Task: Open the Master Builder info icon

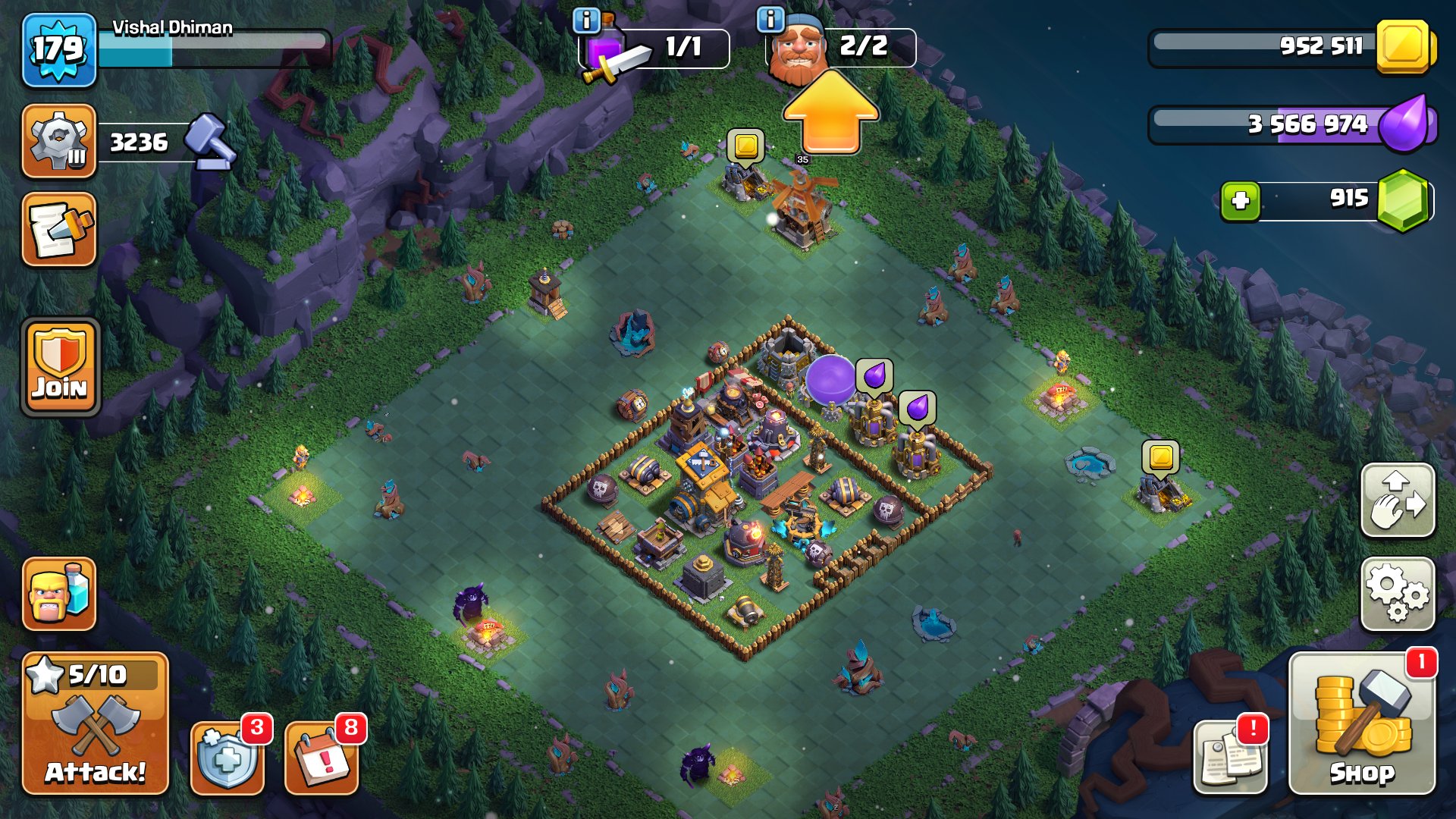Action: (x=770, y=20)
